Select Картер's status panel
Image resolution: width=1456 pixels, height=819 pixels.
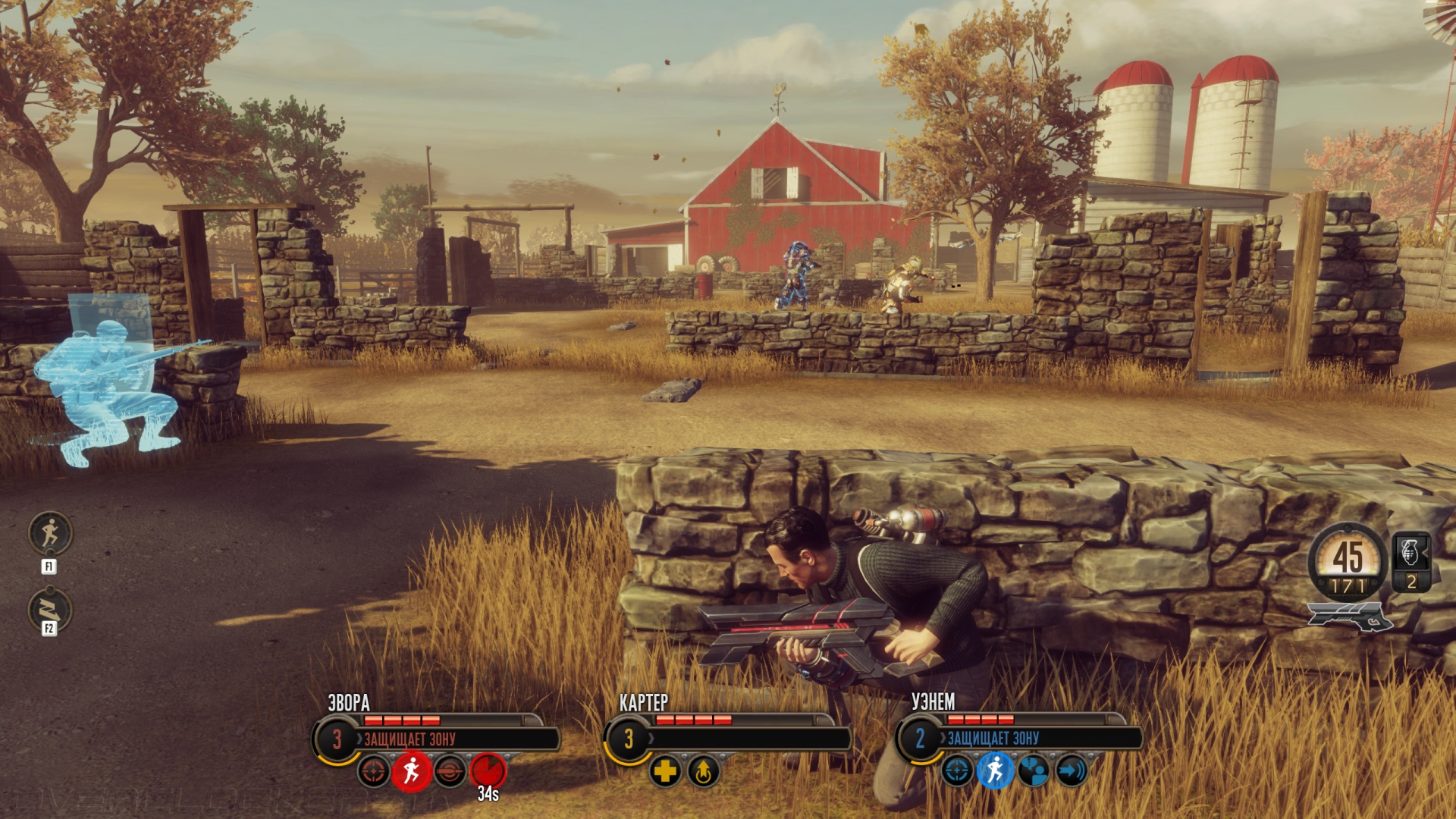747,738
